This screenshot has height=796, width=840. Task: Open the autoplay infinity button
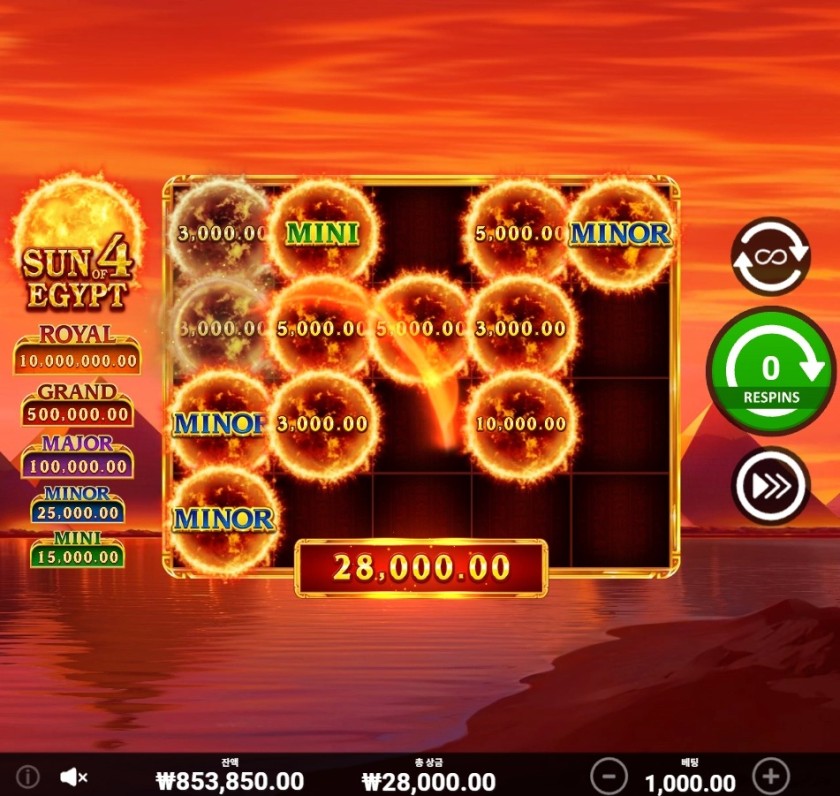(770, 257)
